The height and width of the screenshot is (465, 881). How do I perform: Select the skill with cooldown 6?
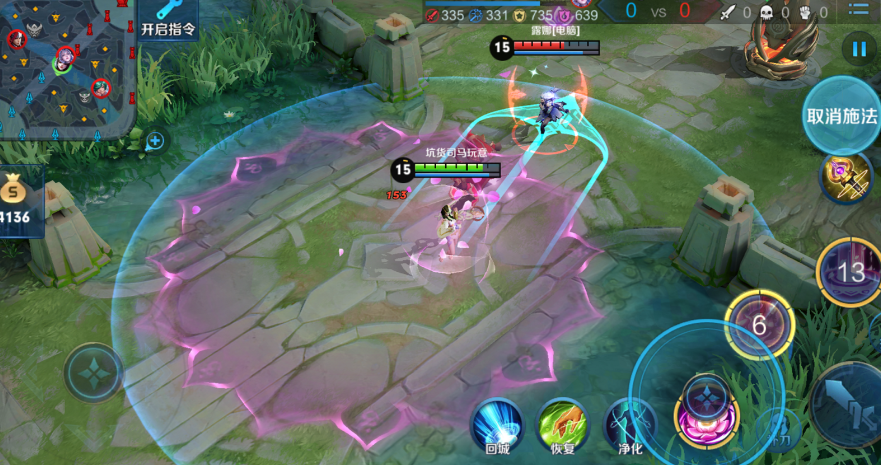coord(759,324)
